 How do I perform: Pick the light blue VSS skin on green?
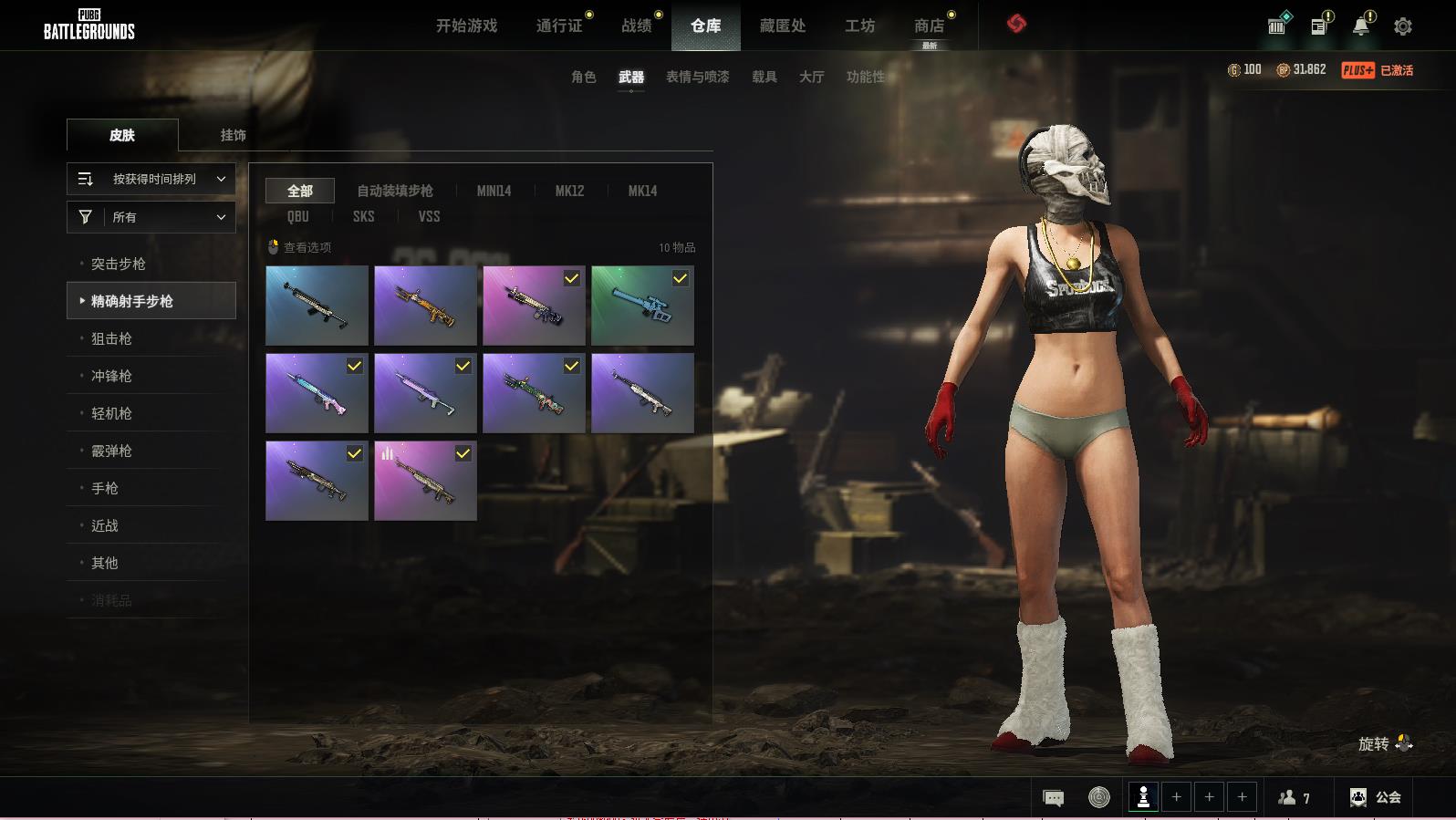pos(642,306)
